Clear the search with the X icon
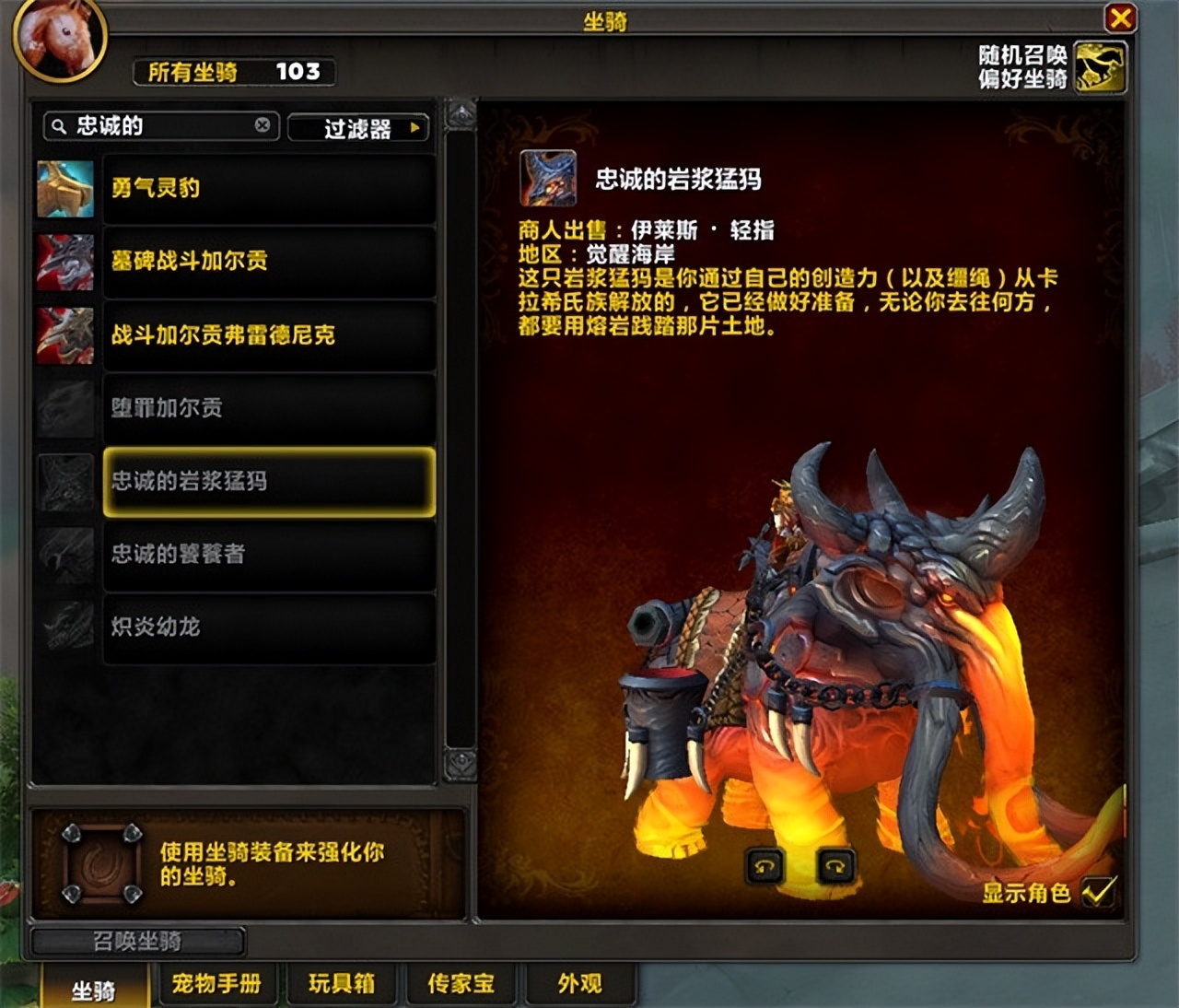Image resolution: width=1179 pixels, height=1008 pixels. coord(263,126)
